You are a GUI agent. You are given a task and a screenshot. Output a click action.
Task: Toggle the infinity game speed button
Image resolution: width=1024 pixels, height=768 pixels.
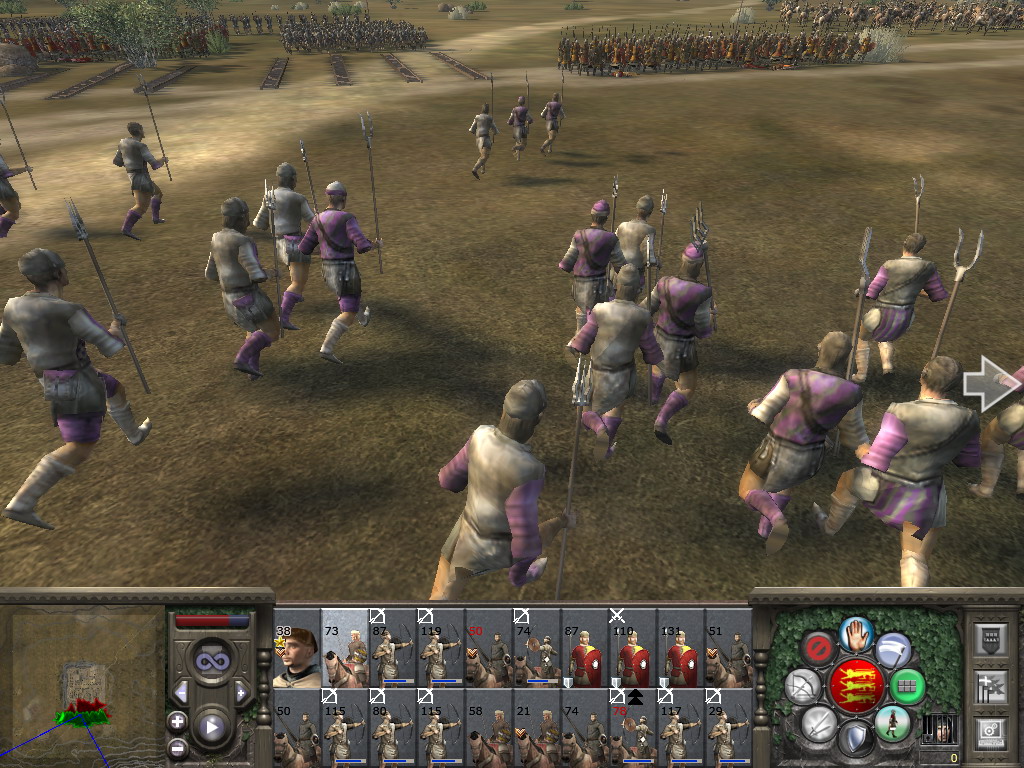210,662
